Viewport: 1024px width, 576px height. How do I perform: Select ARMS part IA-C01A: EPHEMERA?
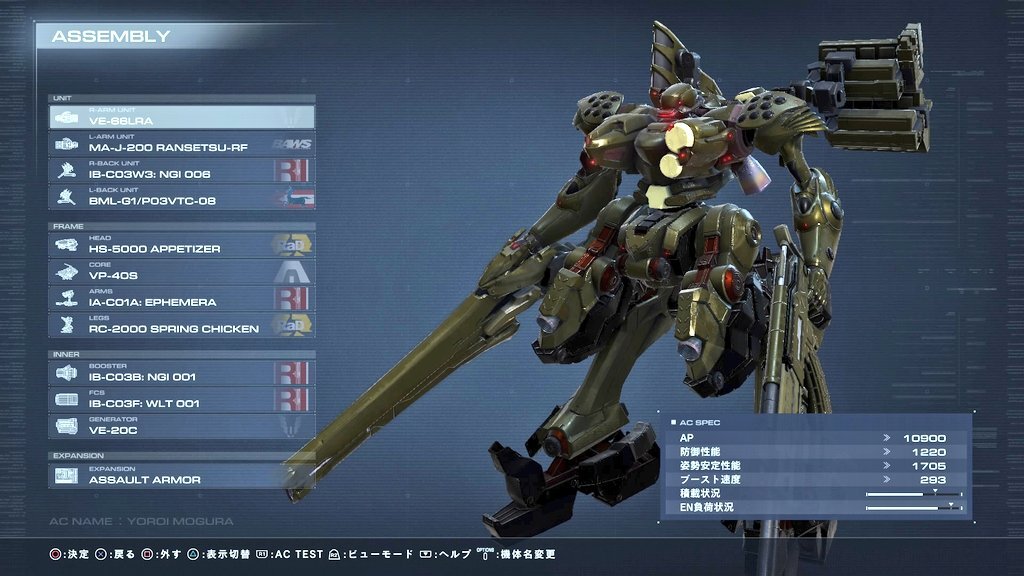pyautogui.click(x=181, y=298)
